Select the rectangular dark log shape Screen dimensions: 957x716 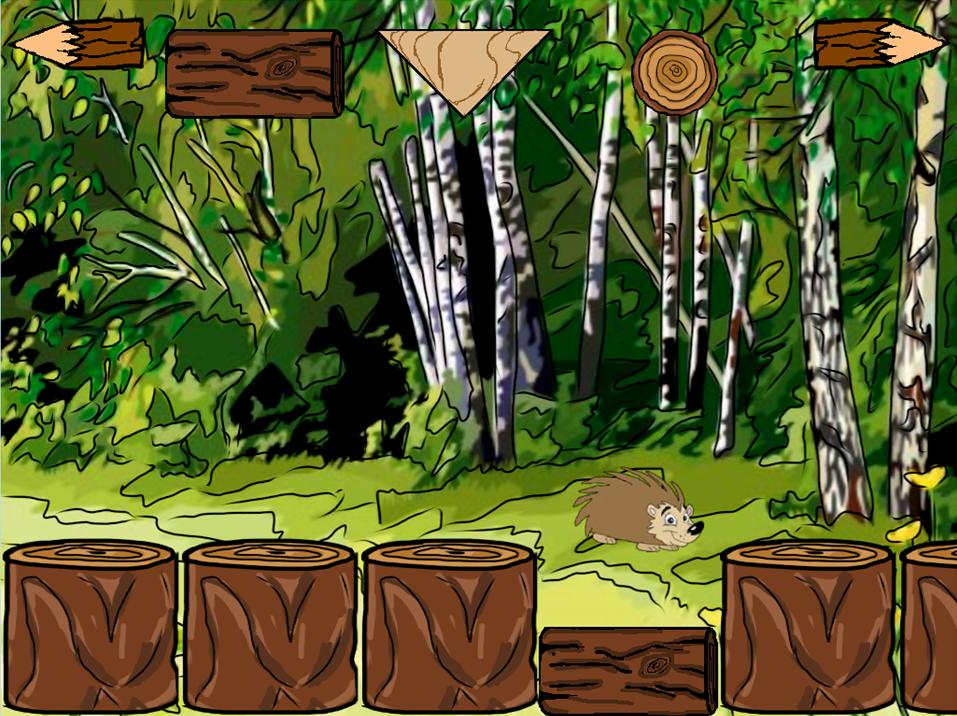[254, 73]
